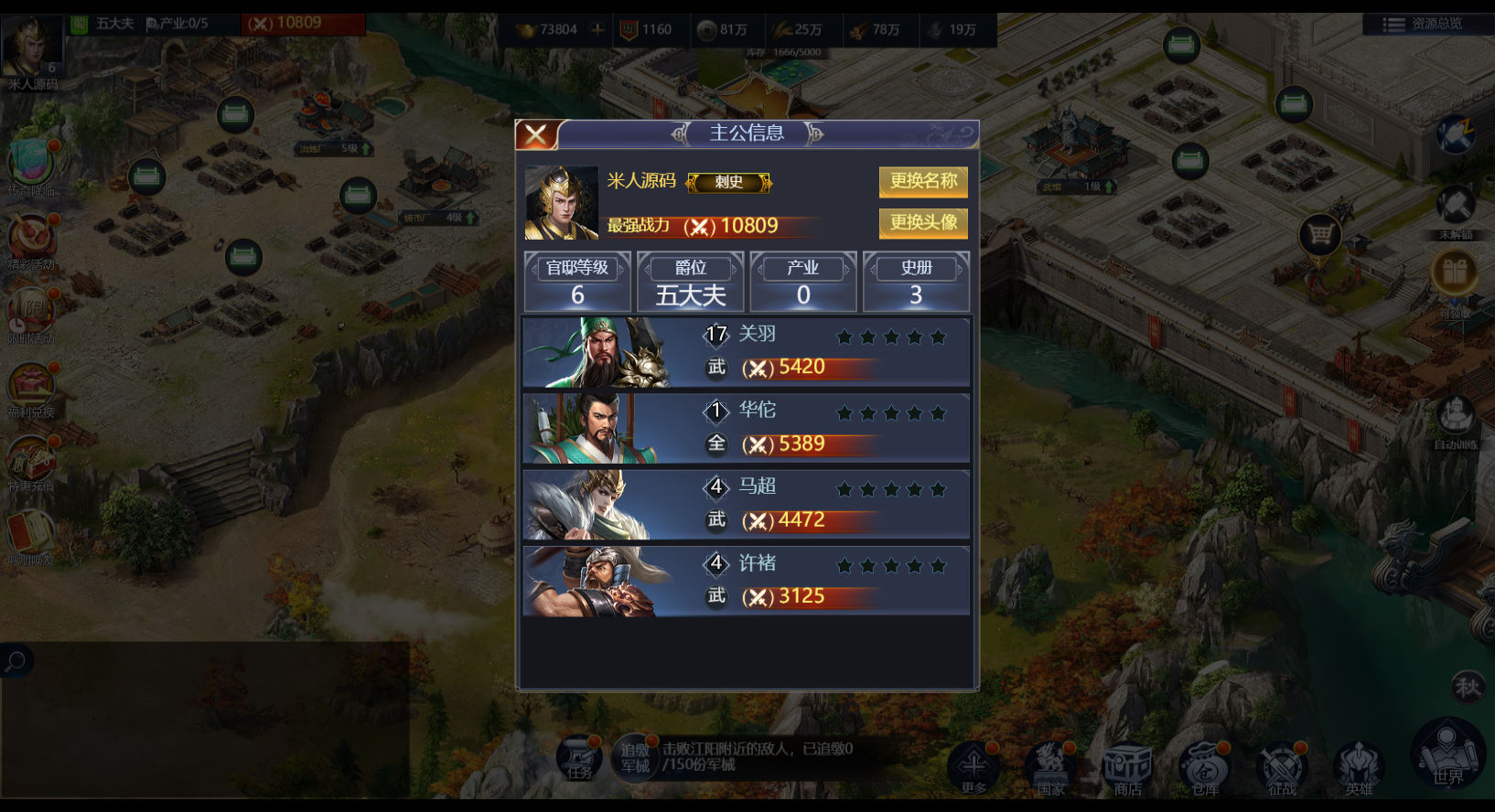The width and height of the screenshot is (1495, 812).
Task: Open the 官邸等级 stat box
Action: coord(577,282)
